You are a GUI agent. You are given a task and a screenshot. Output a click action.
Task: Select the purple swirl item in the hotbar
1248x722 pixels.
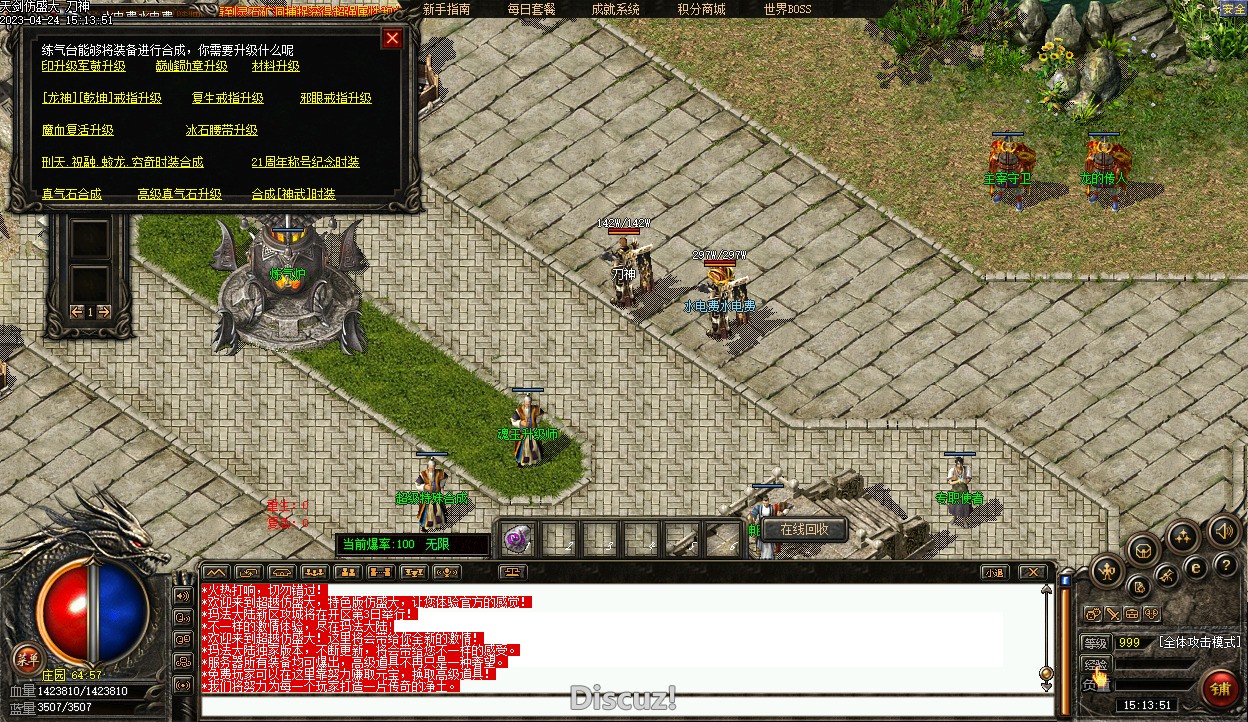pos(517,539)
